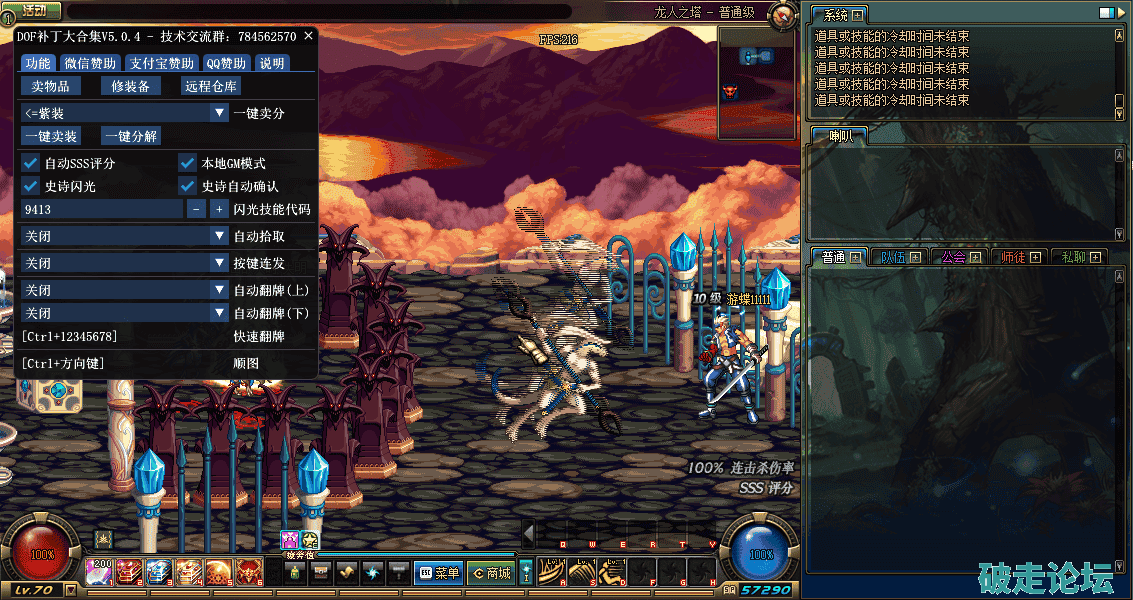Open the 说明 tab
Image resolution: width=1133 pixels, height=600 pixels.
click(272, 63)
